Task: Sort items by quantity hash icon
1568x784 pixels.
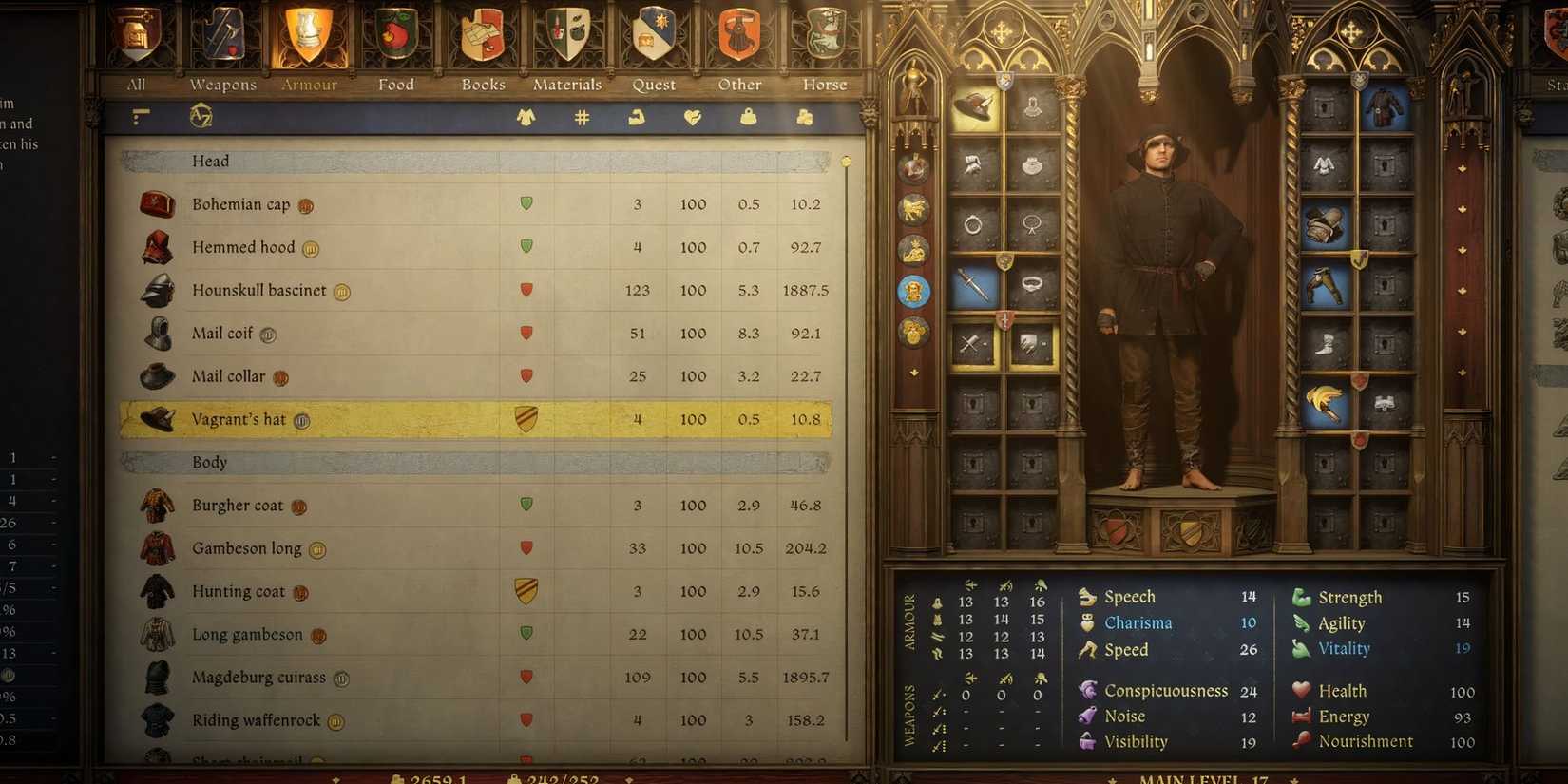Action: click(x=581, y=117)
